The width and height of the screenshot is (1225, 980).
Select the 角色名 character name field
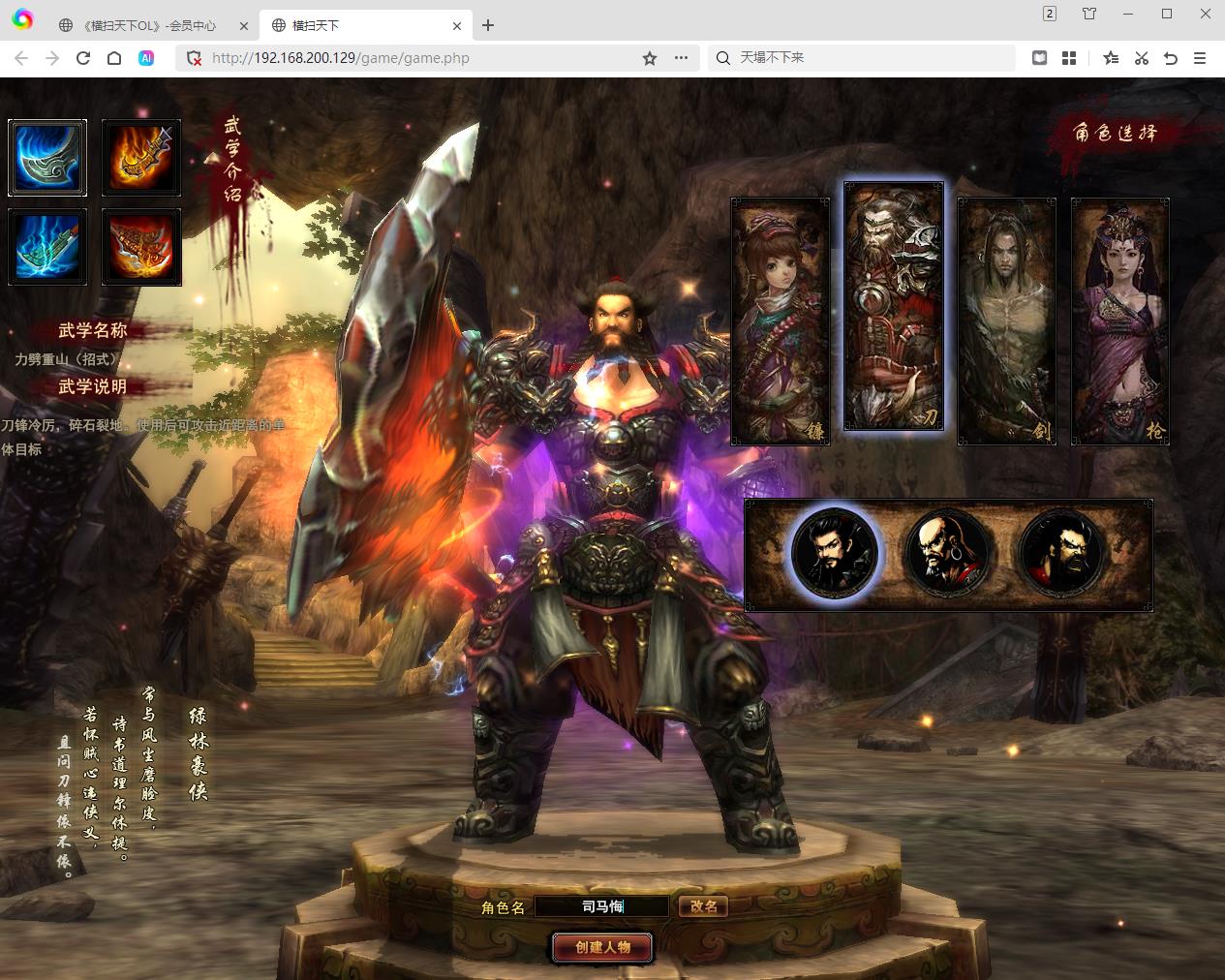[x=601, y=906]
